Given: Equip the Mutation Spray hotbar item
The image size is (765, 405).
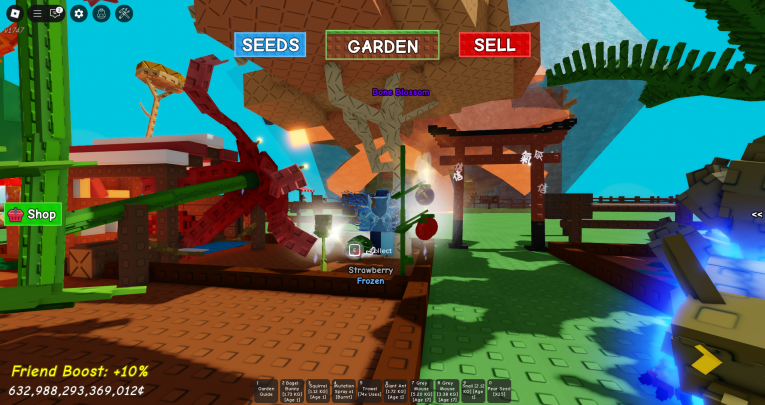Looking at the screenshot, I should (x=343, y=390).
